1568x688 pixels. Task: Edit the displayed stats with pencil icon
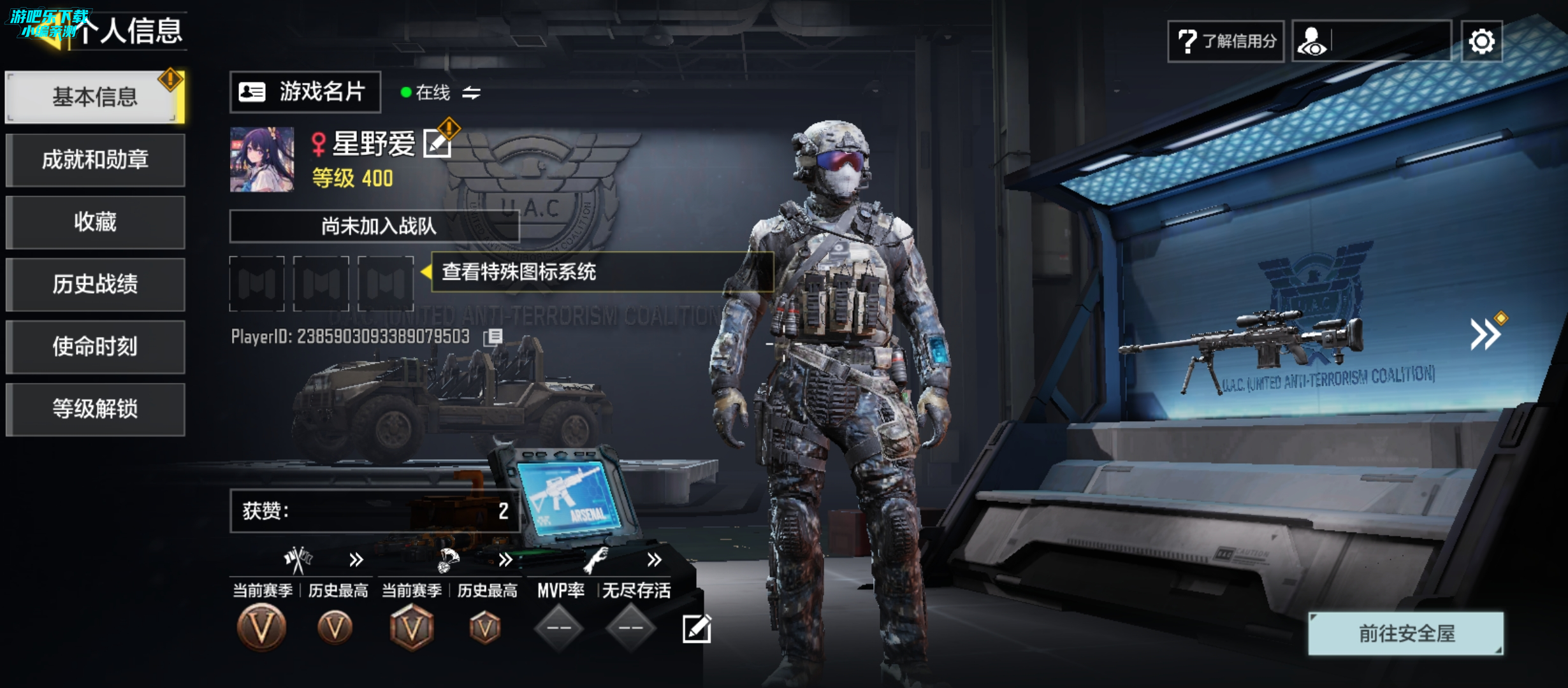[x=697, y=629]
